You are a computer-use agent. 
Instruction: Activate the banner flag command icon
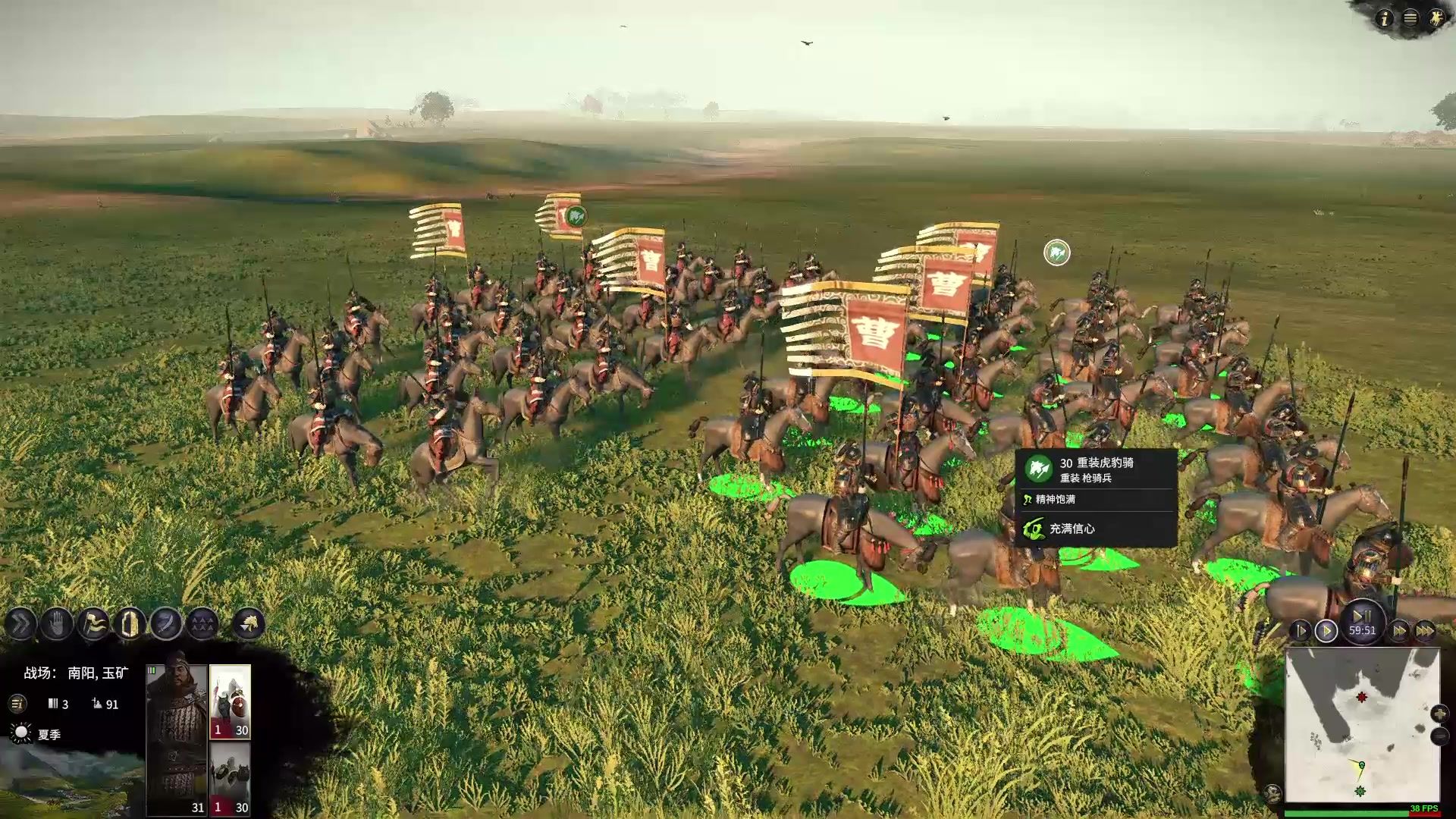pyautogui.click(x=93, y=624)
